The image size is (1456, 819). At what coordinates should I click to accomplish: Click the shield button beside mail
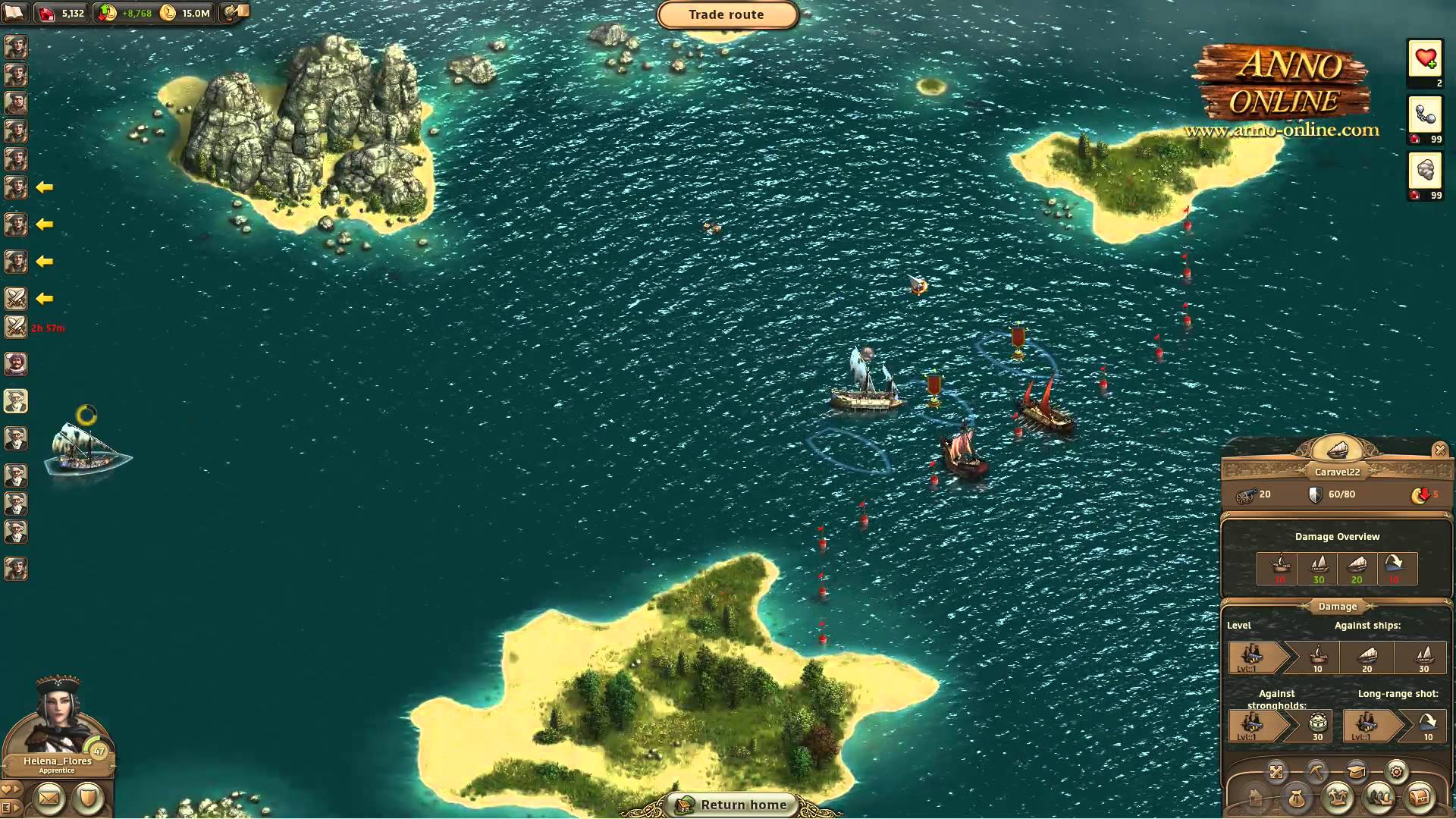coord(88,797)
